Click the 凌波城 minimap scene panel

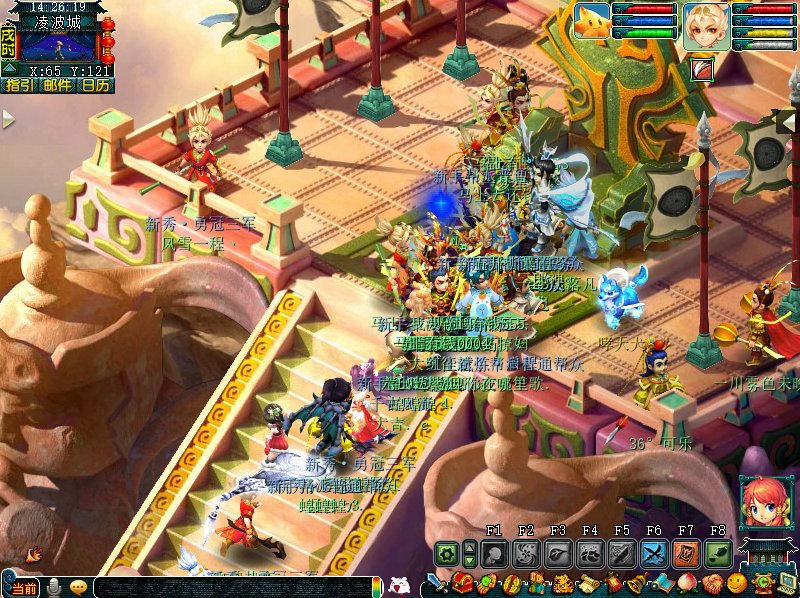coord(59,46)
